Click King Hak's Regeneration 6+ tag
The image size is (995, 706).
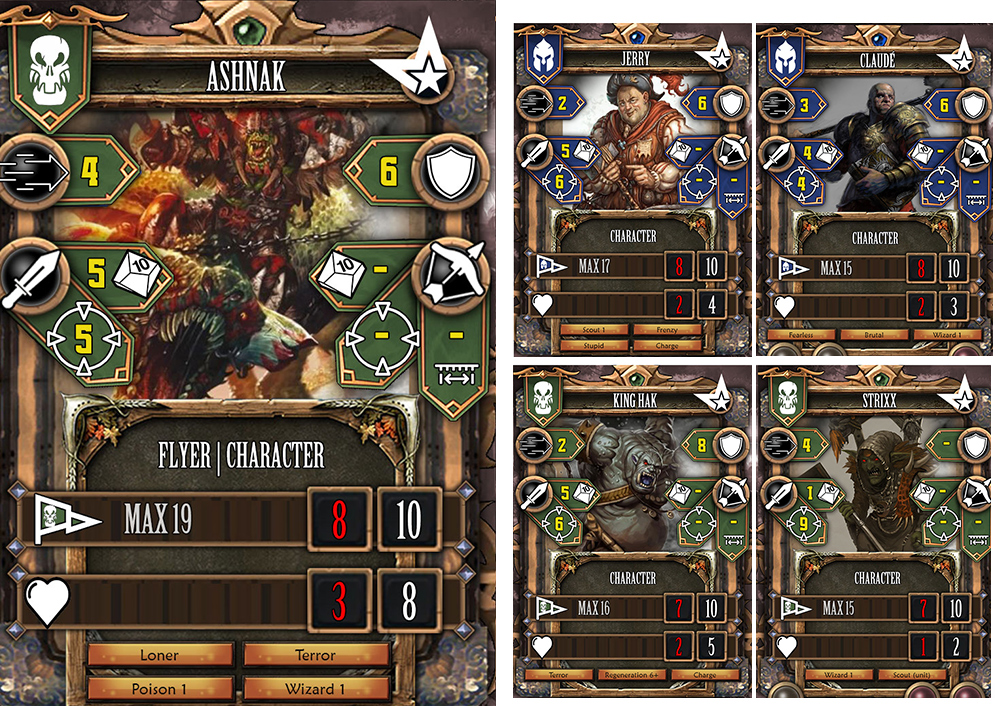pyautogui.click(x=632, y=675)
